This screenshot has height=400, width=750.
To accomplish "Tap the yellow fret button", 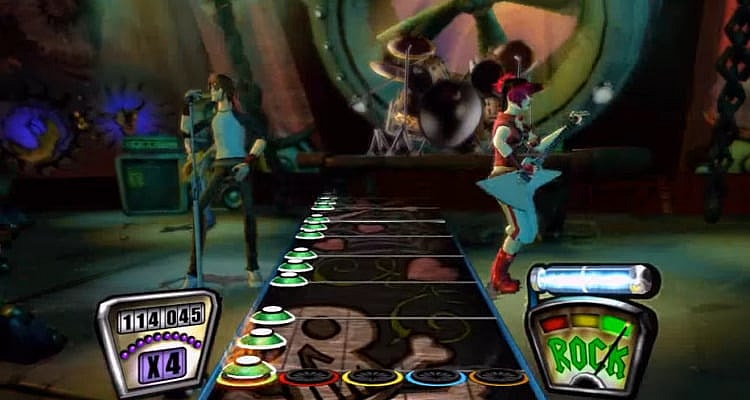I will click(372, 378).
